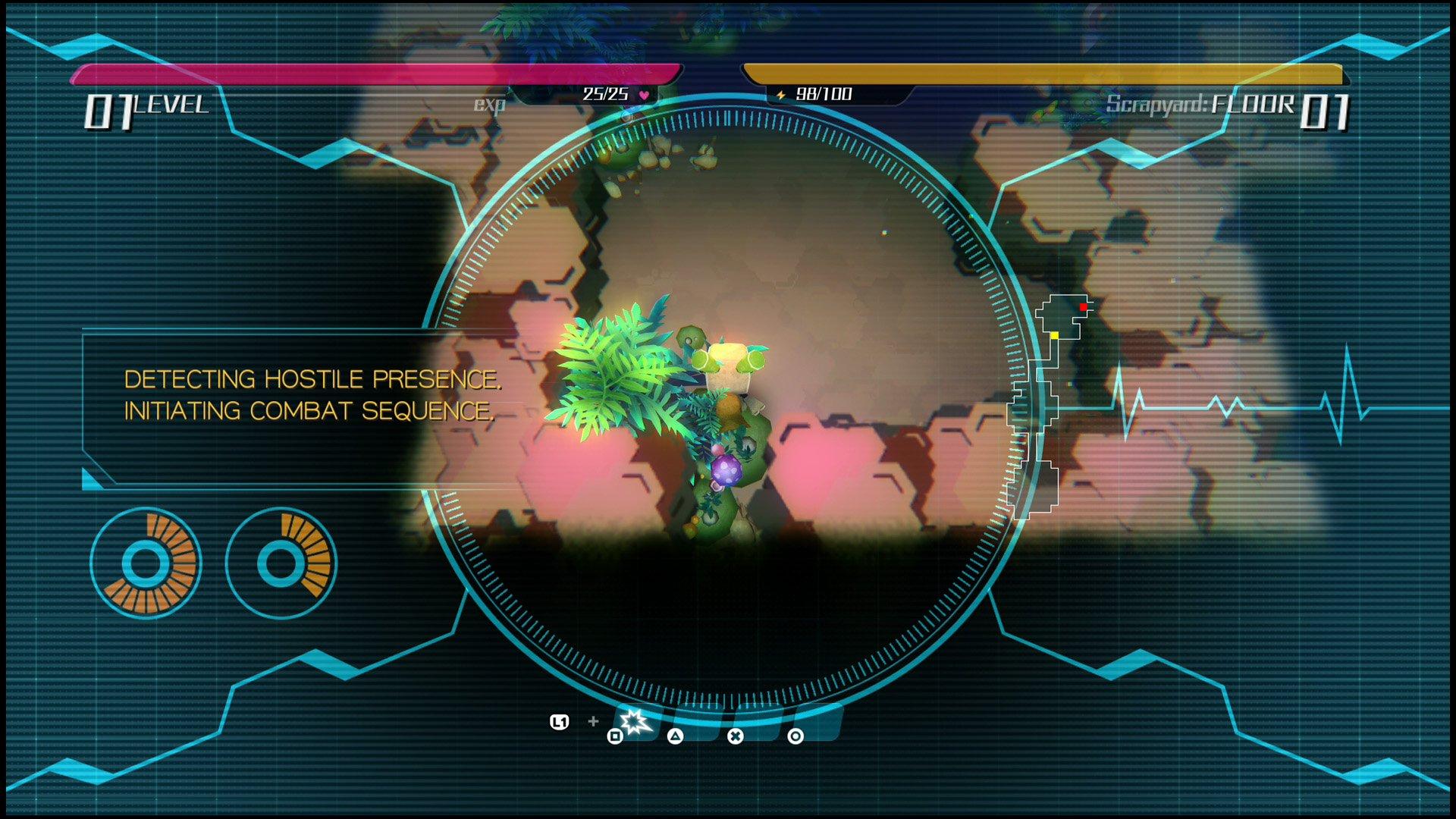
Task: Click the yellow energy bar showing 98/100
Action: 1046,72
